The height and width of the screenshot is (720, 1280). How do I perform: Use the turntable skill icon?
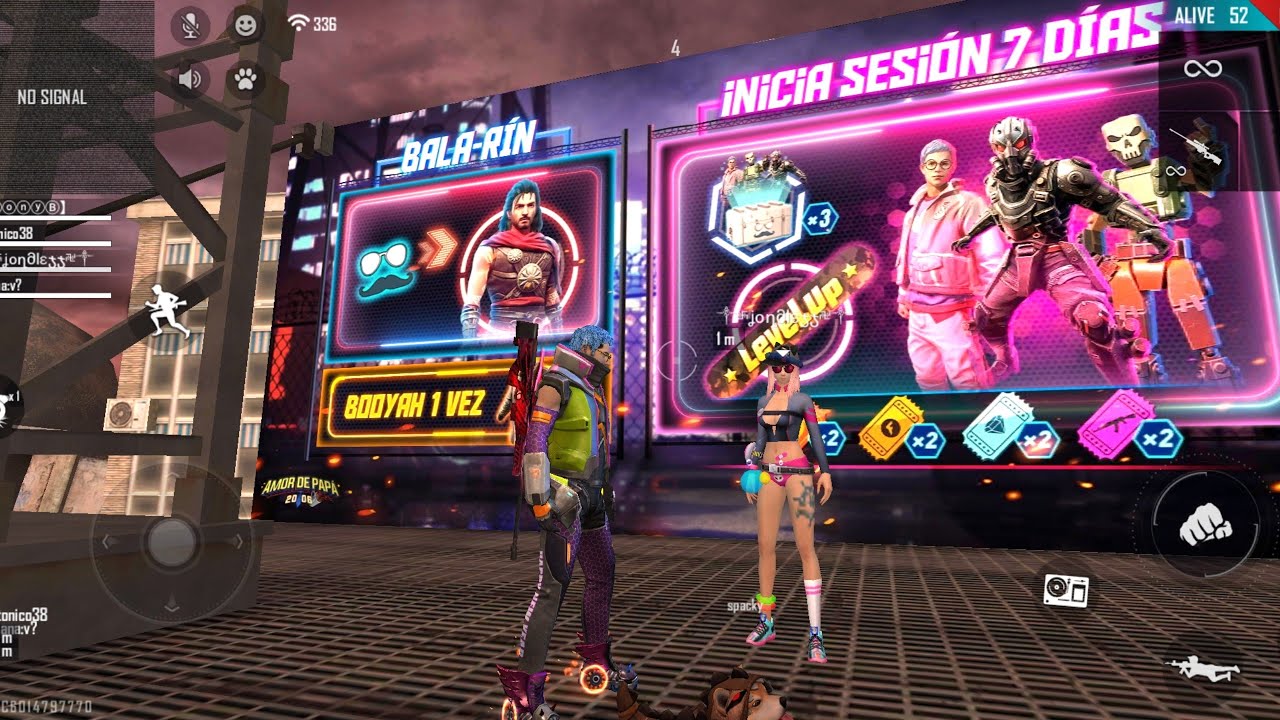click(1065, 590)
